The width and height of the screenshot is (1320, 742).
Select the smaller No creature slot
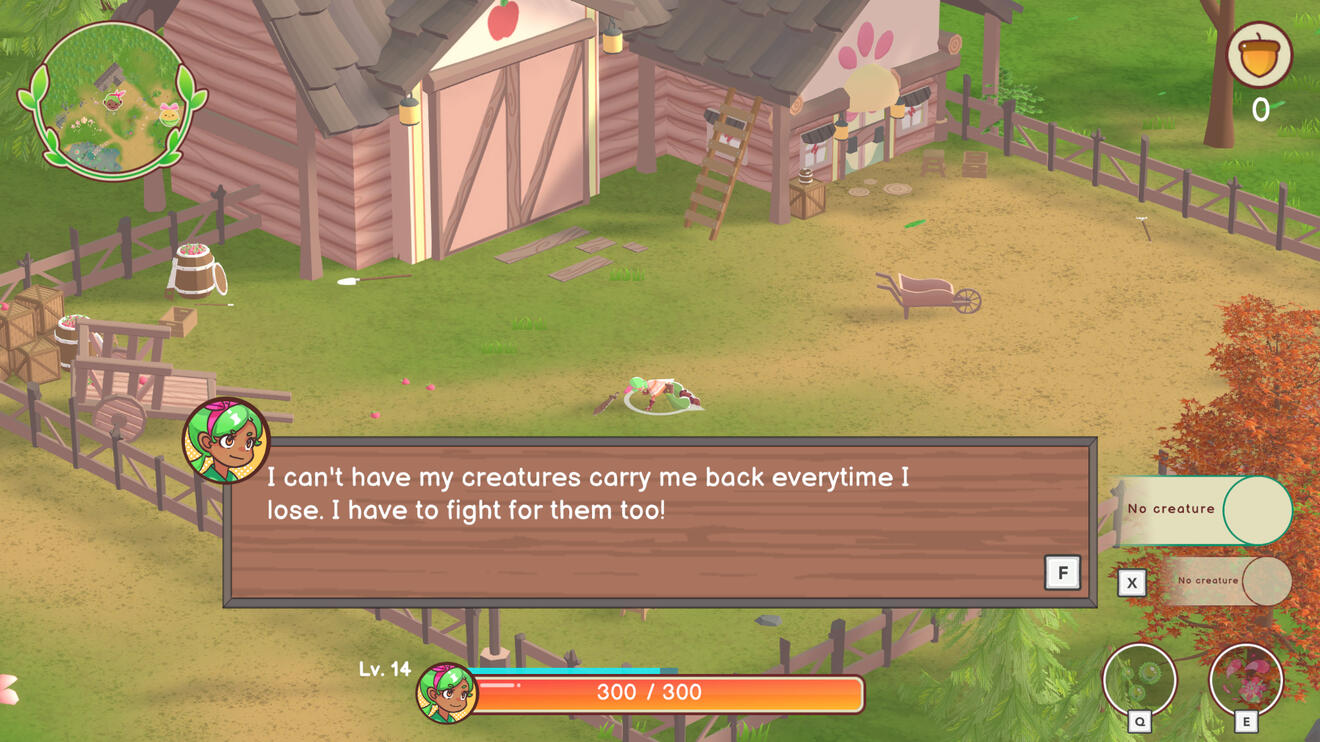click(x=1227, y=581)
